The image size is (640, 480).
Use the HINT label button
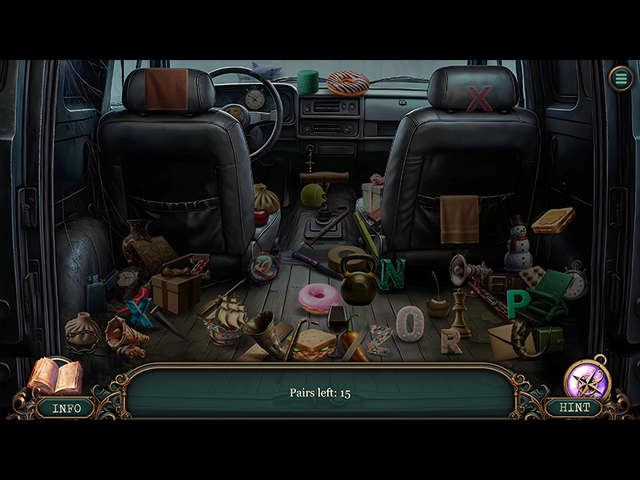(574, 408)
